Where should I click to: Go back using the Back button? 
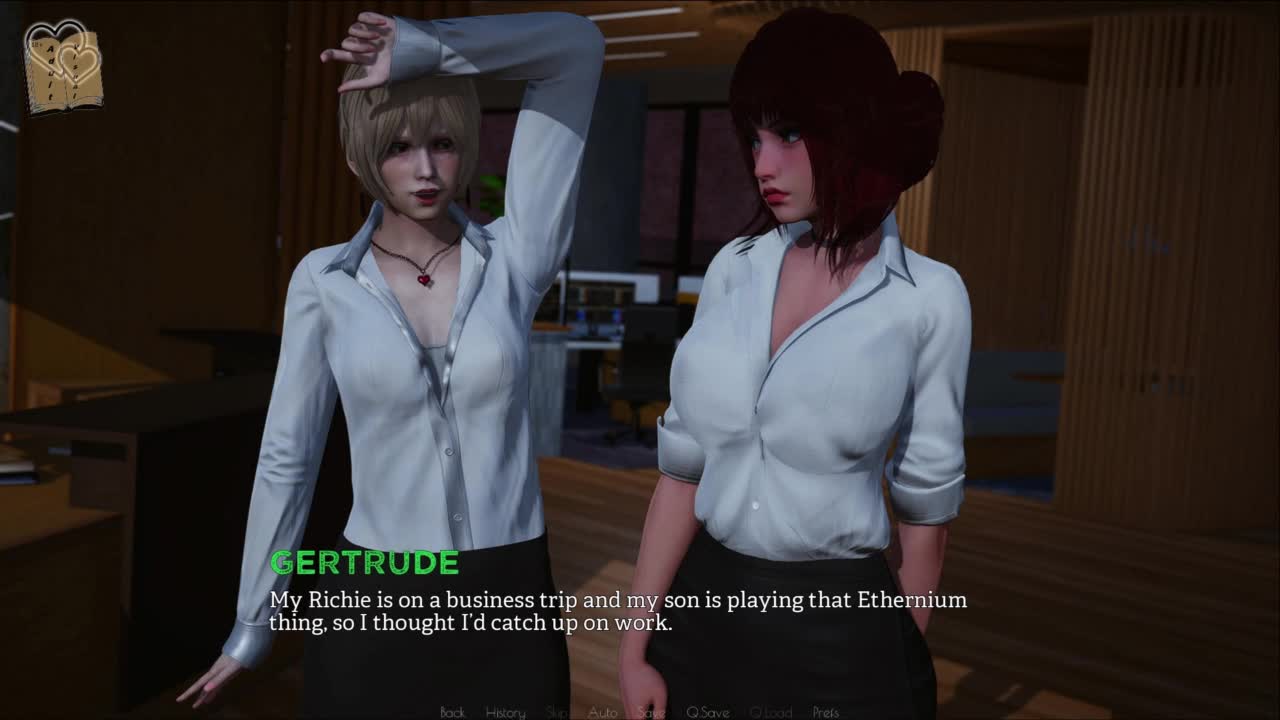(x=452, y=712)
